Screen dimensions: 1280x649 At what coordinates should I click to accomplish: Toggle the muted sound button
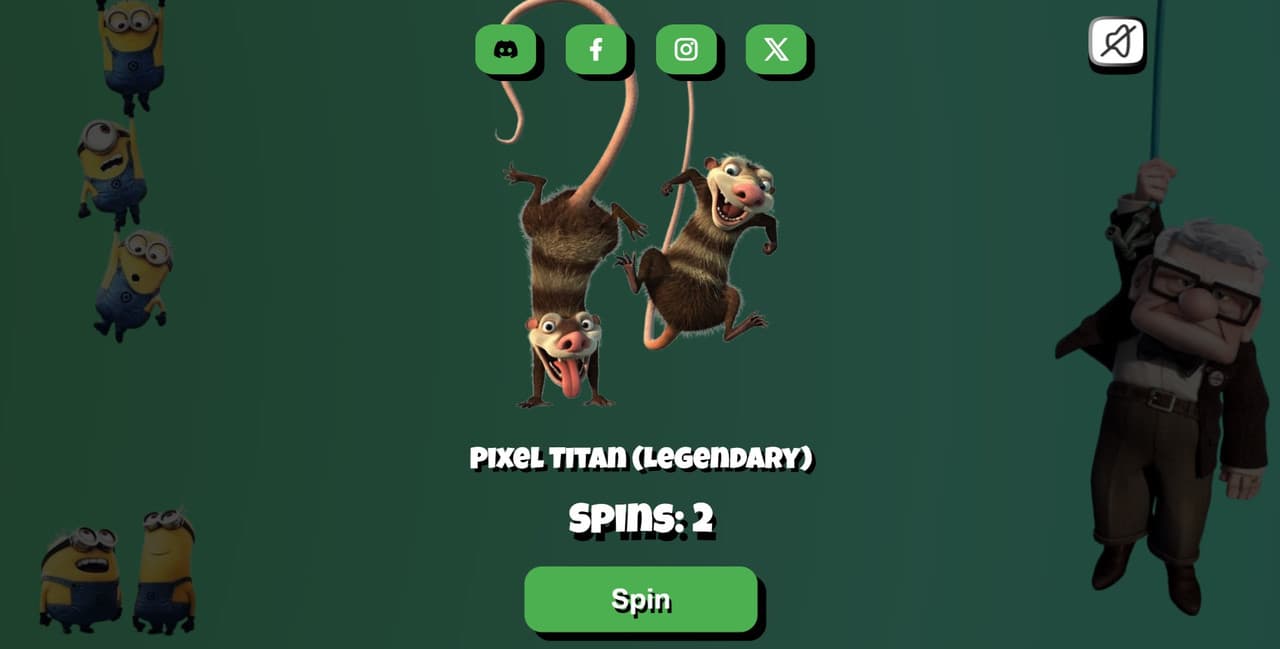point(1116,42)
